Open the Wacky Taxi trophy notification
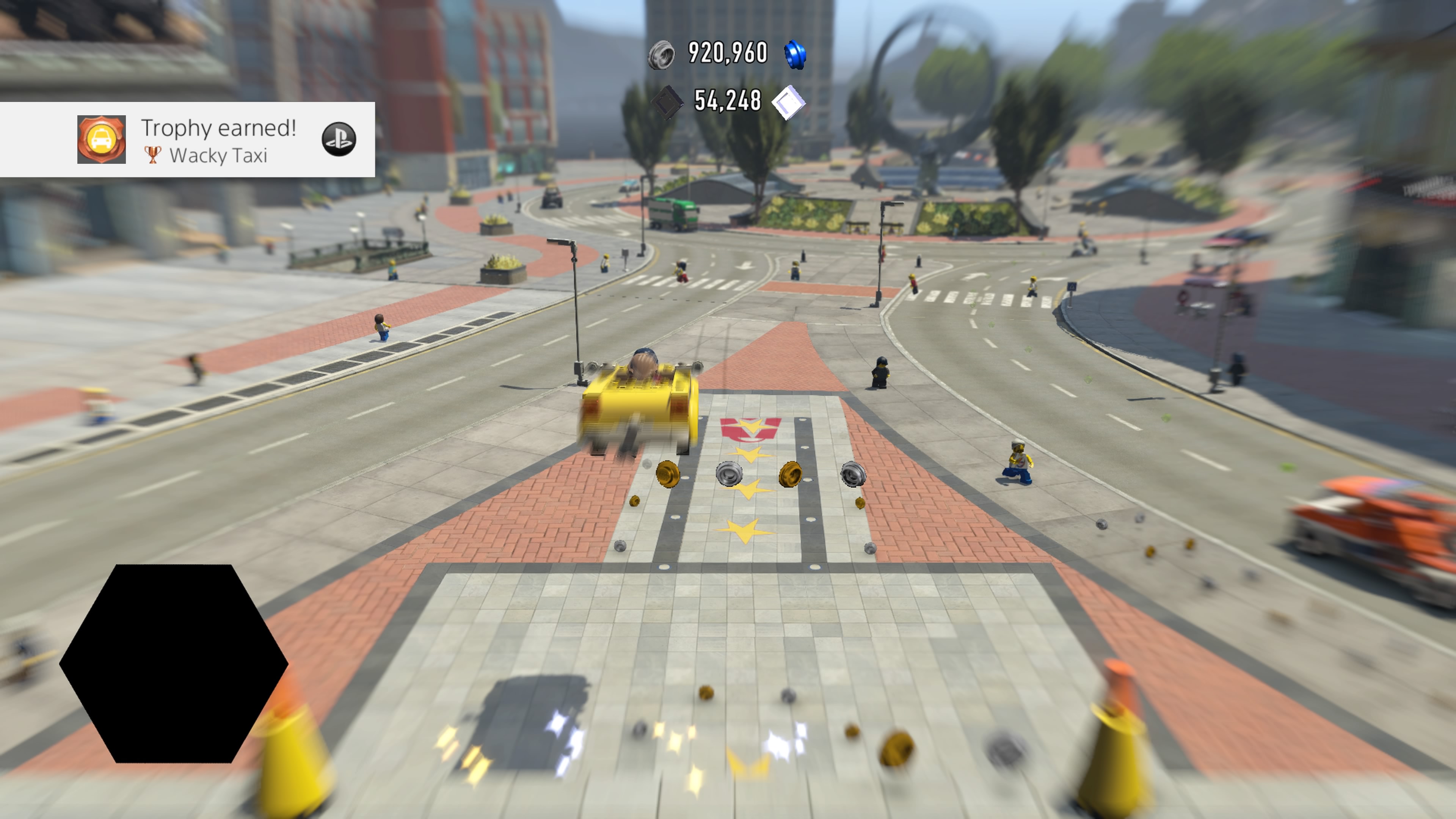The image size is (1456, 819). 218,140
